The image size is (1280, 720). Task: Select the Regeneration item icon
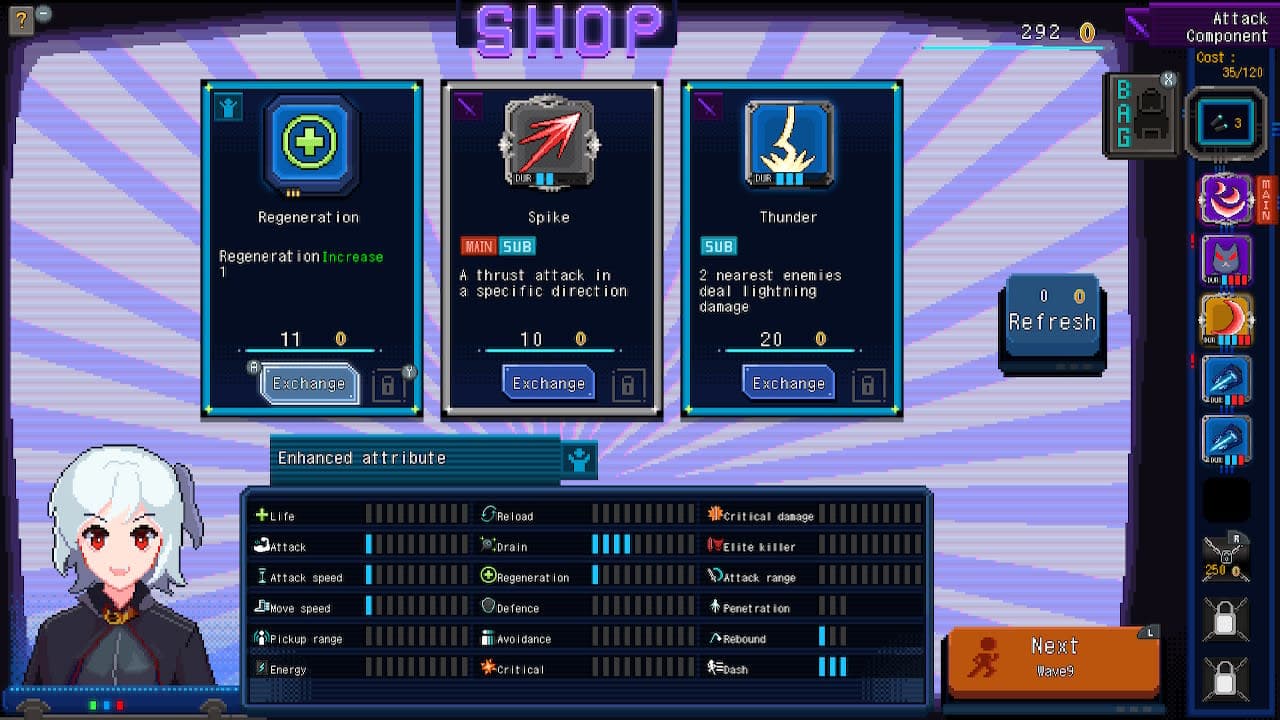click(309, 146)
